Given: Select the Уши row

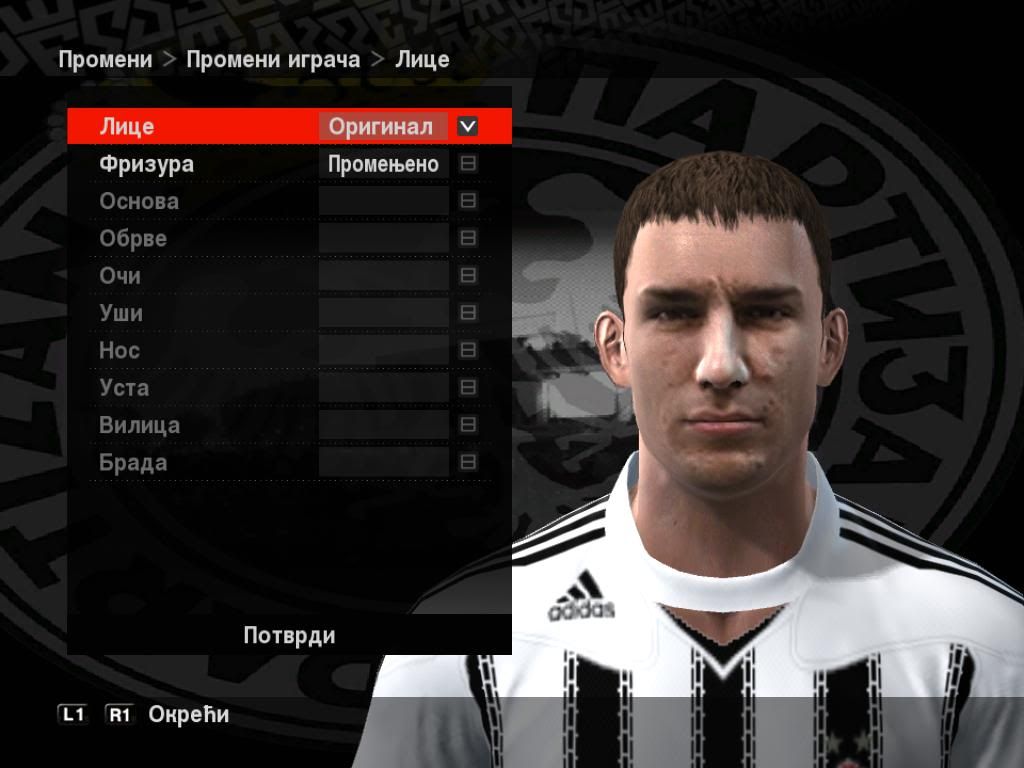Looking at the screenshot, I should click(x=121, y=313).
